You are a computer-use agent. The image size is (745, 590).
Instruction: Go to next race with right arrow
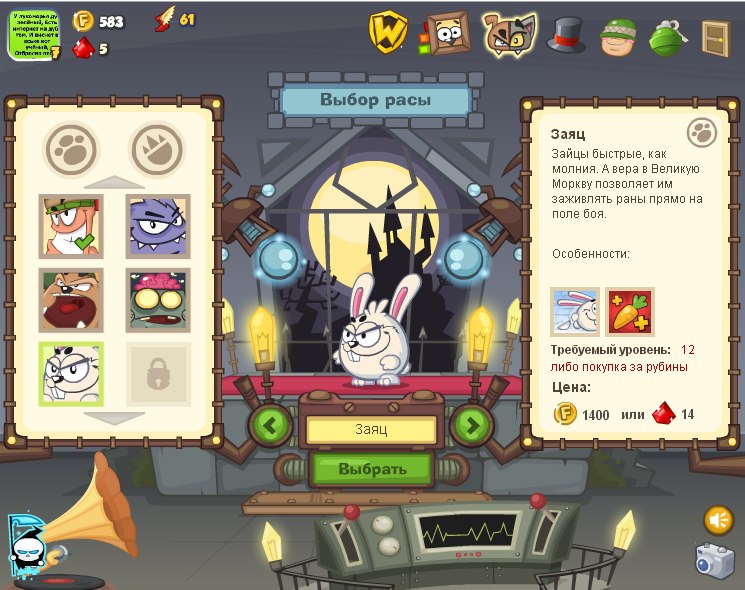[472, 425]
